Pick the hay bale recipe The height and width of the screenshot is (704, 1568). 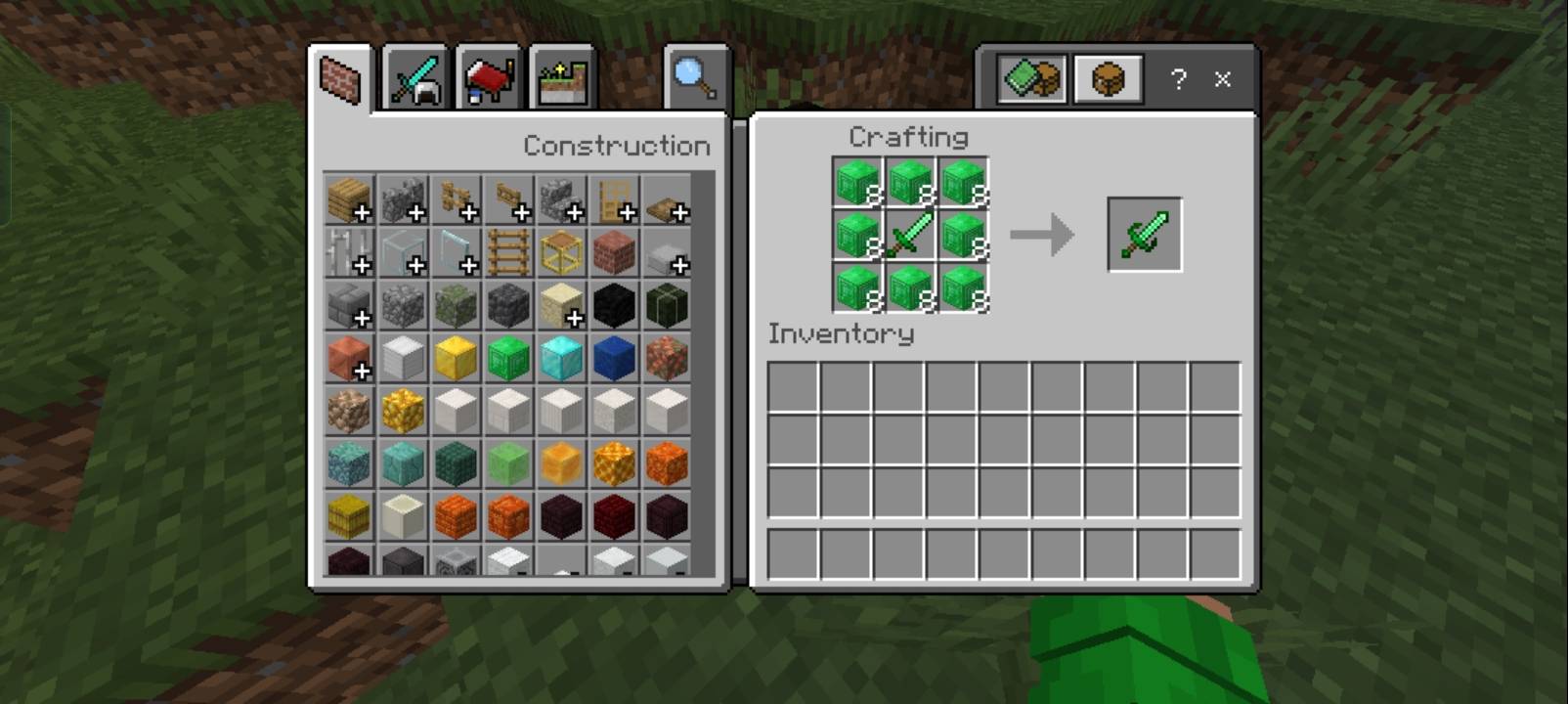349,516
